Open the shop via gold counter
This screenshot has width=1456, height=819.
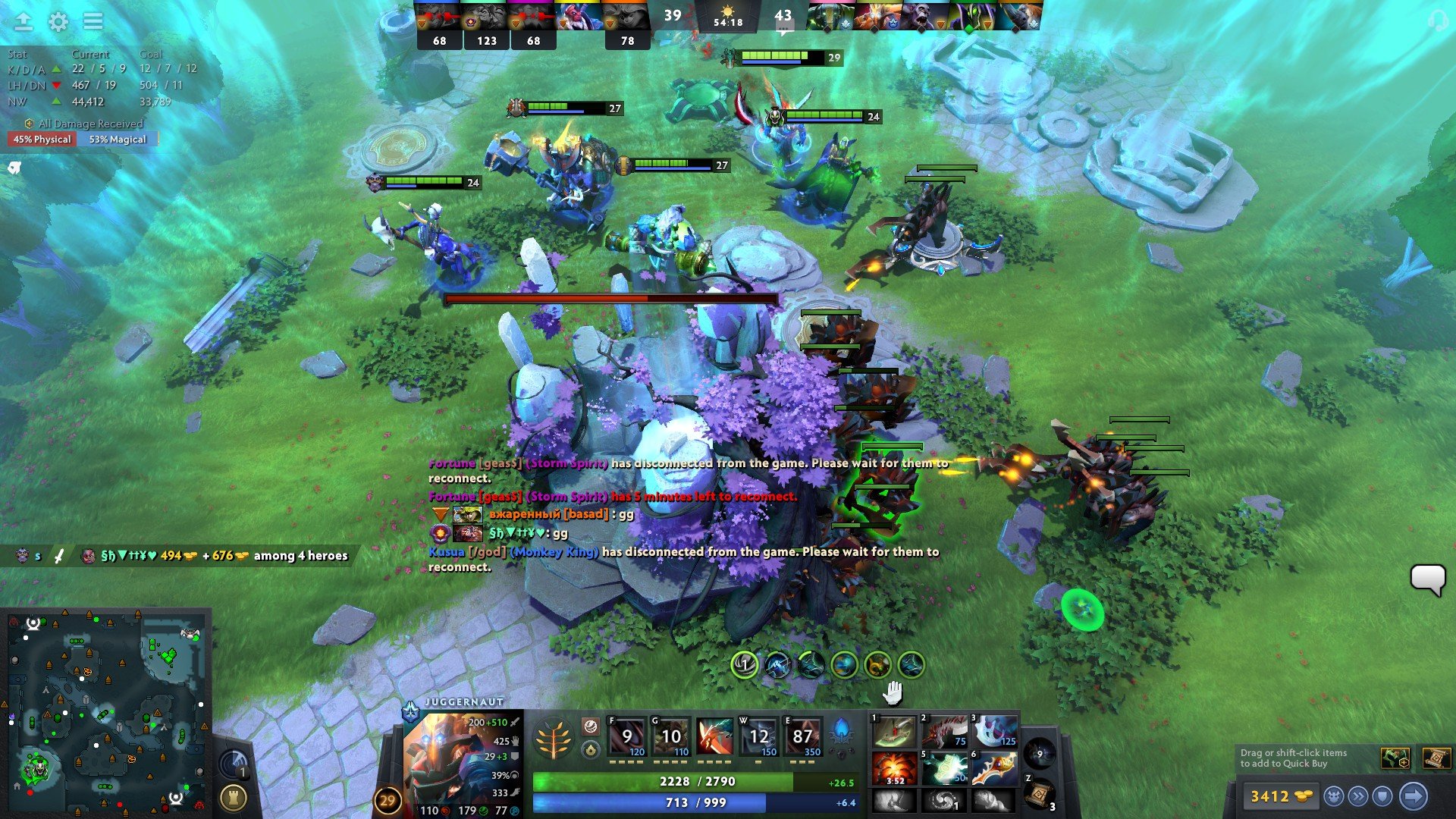[x=1280, y=796]
